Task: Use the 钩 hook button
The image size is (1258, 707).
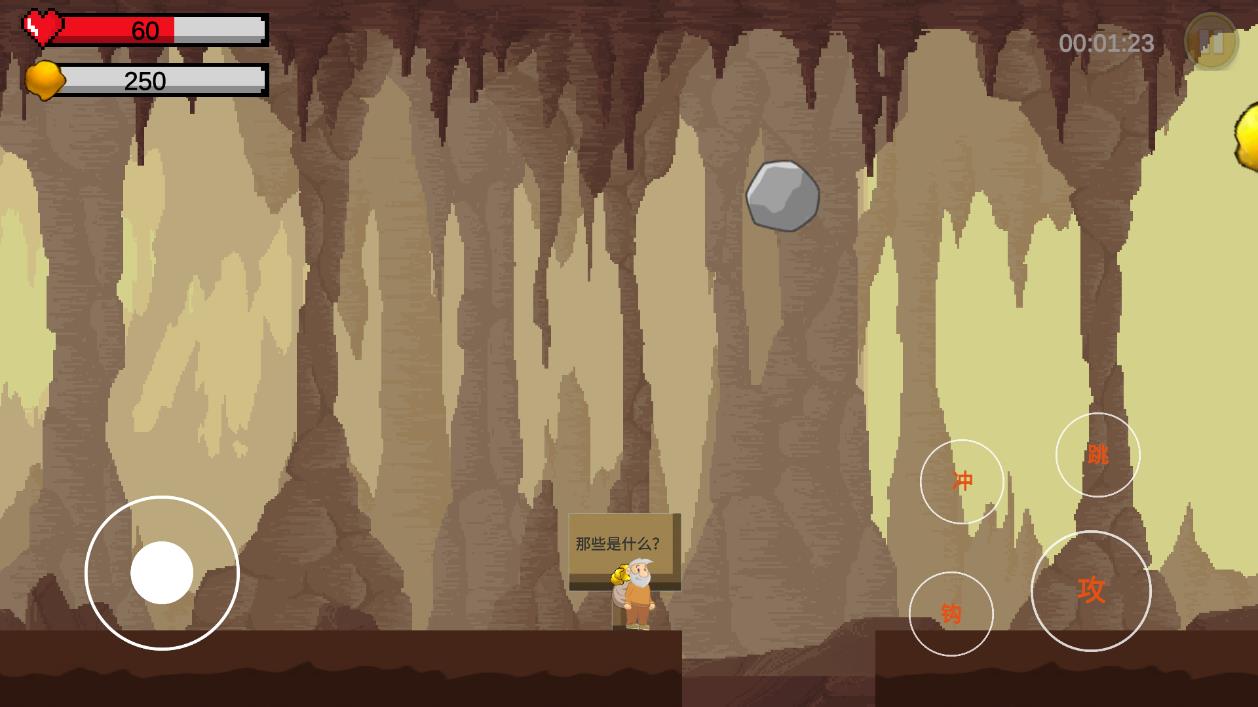Action: (x=951, y=614)
